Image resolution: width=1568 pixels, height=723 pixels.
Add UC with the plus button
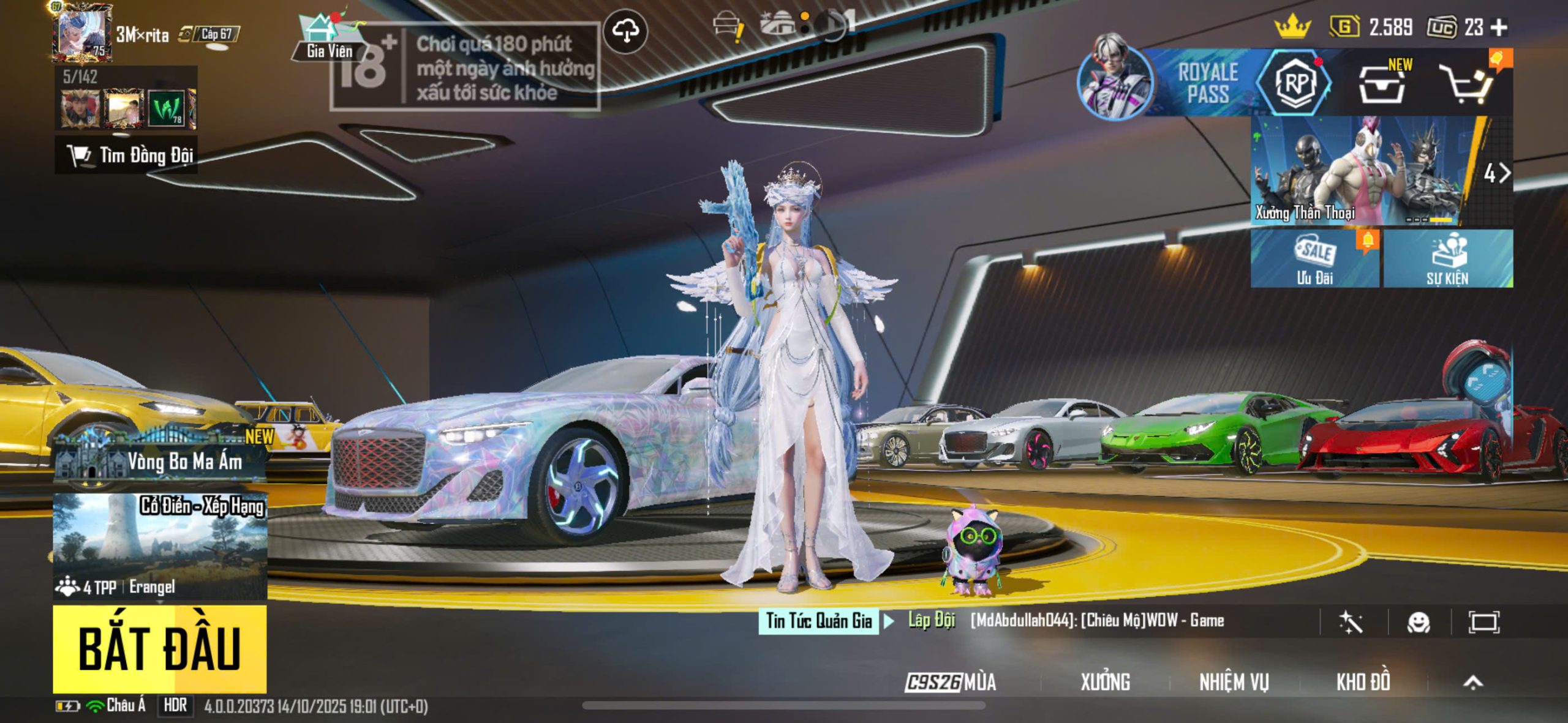coord(1499,28)
